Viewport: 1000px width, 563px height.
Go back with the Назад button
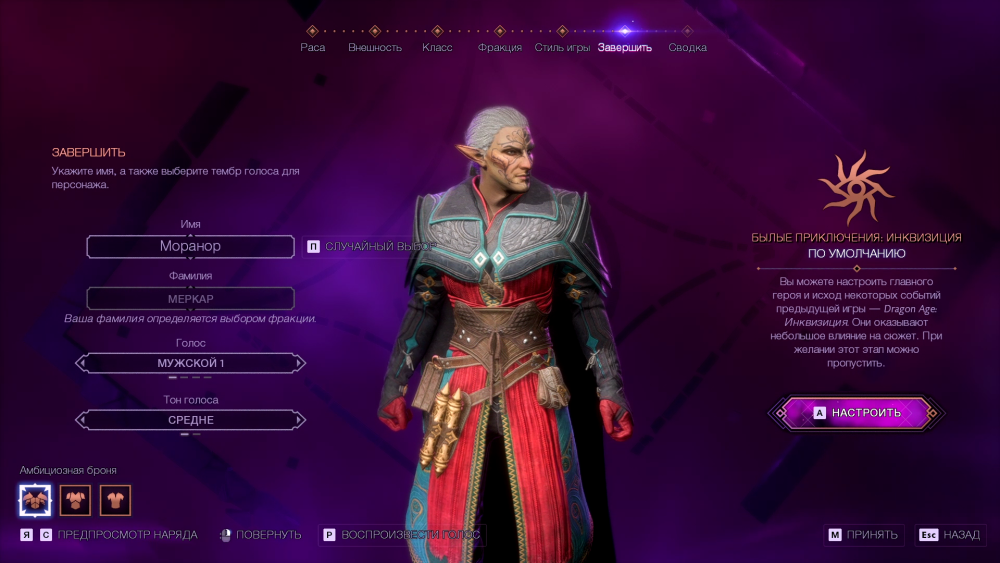(951, 535)
